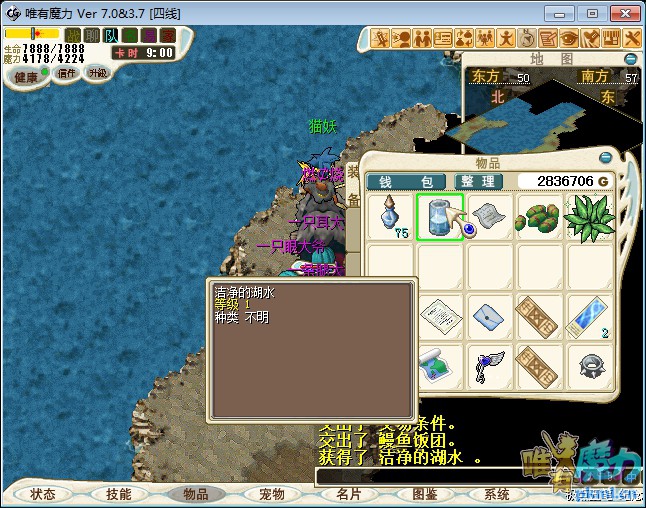Viewport: 646px width, 508px height.
Task: Select the rolled world map item
Action: coord(438,366)
